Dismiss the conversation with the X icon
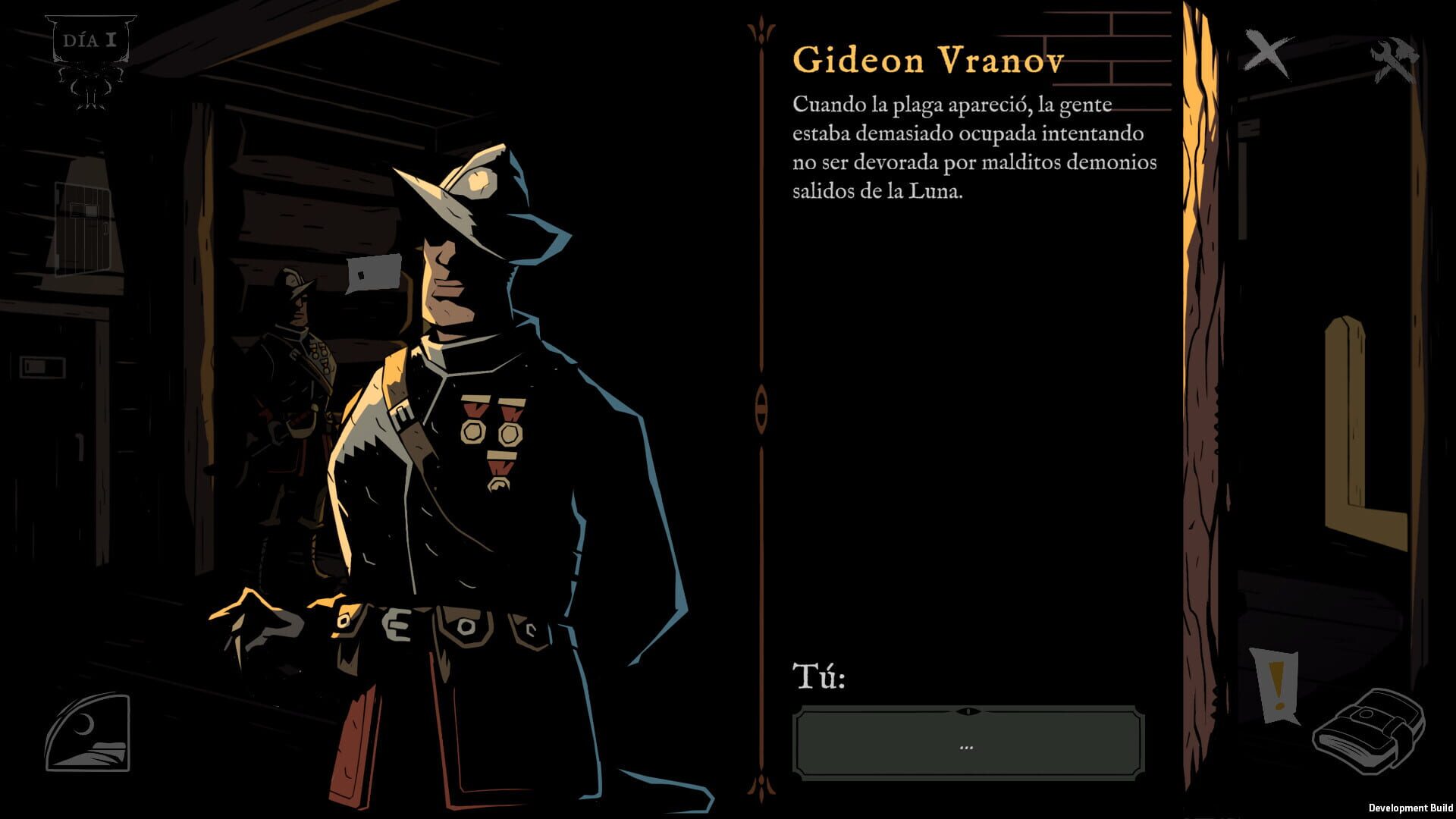Image resolution: width=1456 pixels, height=819 pixels. (1267, 55)
